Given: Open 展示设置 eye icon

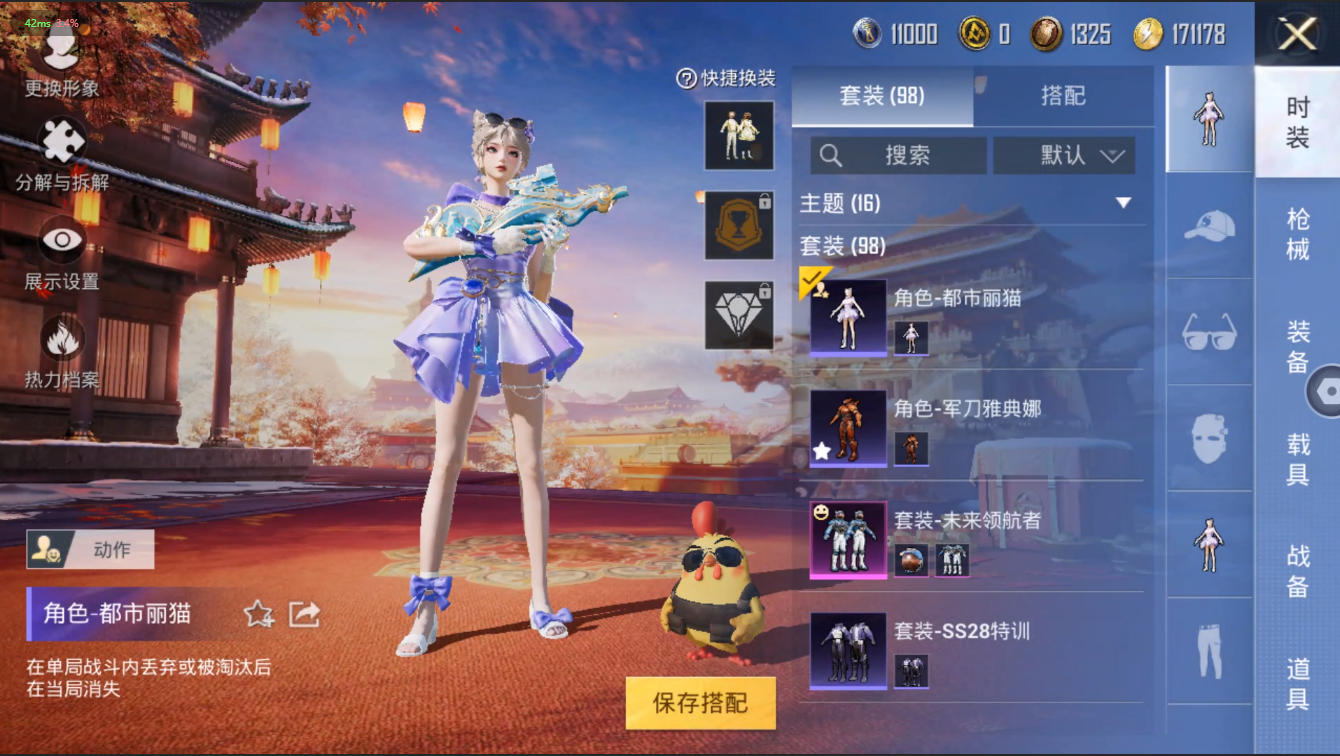Looking at the screenshot, I should (62, 252).
